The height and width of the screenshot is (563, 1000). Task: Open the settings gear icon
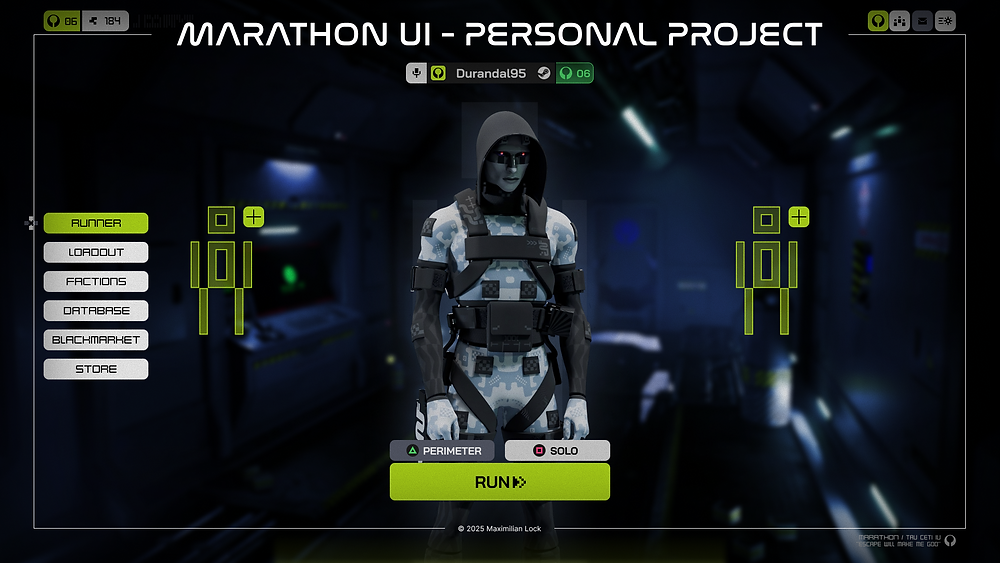point(945,20)
